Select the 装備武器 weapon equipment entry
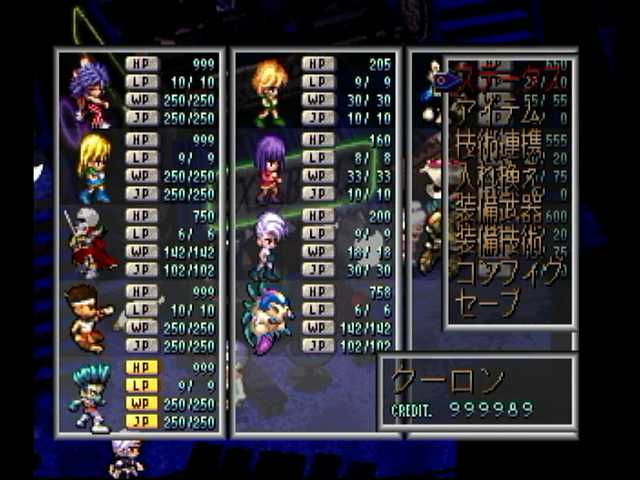This screenshot has width=640, height=480. tap(500, 211)
